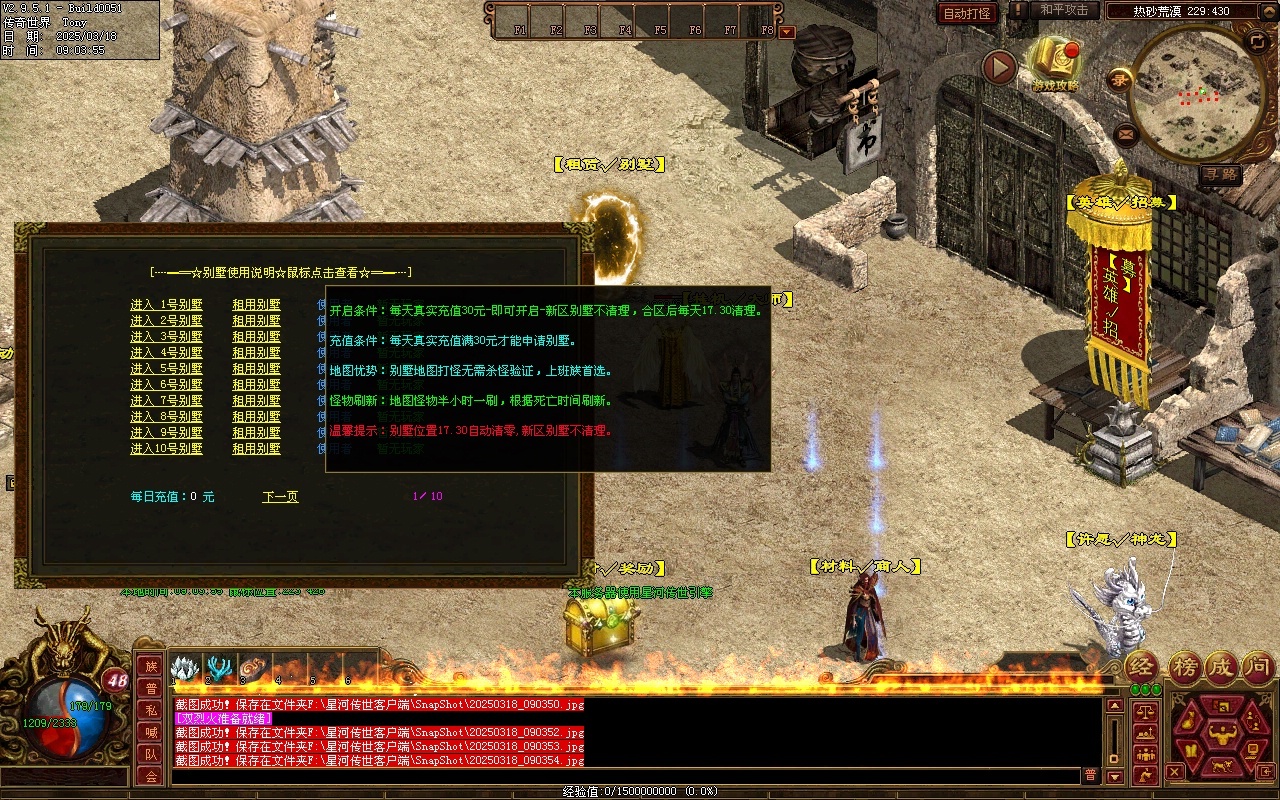Go to next page (下一页)
The image size is (1280, 800).
click(280, 497)
